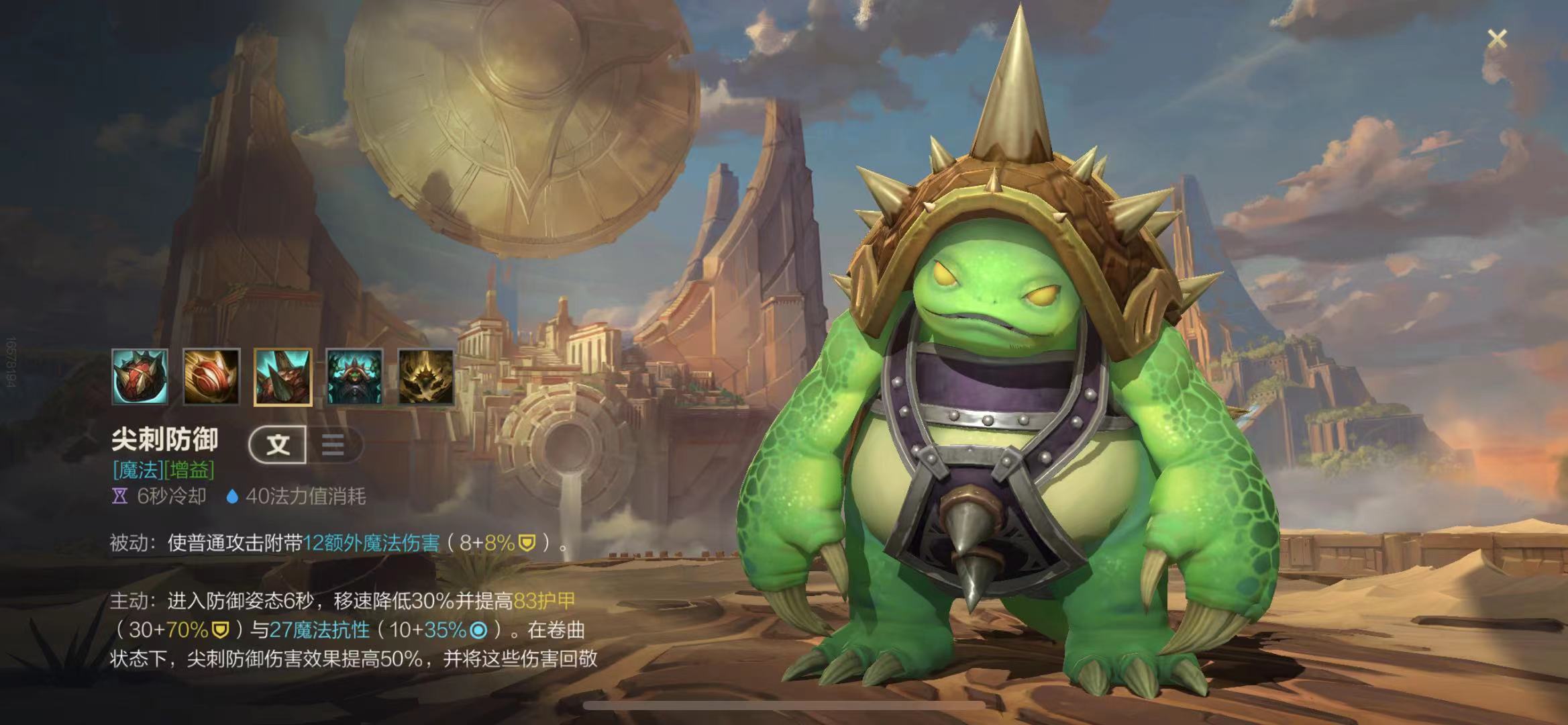This screenshot has height=725, width=1568.
Task: Choose the golden rolling Powerball ability icon
Action: click(x=211, y=377)
